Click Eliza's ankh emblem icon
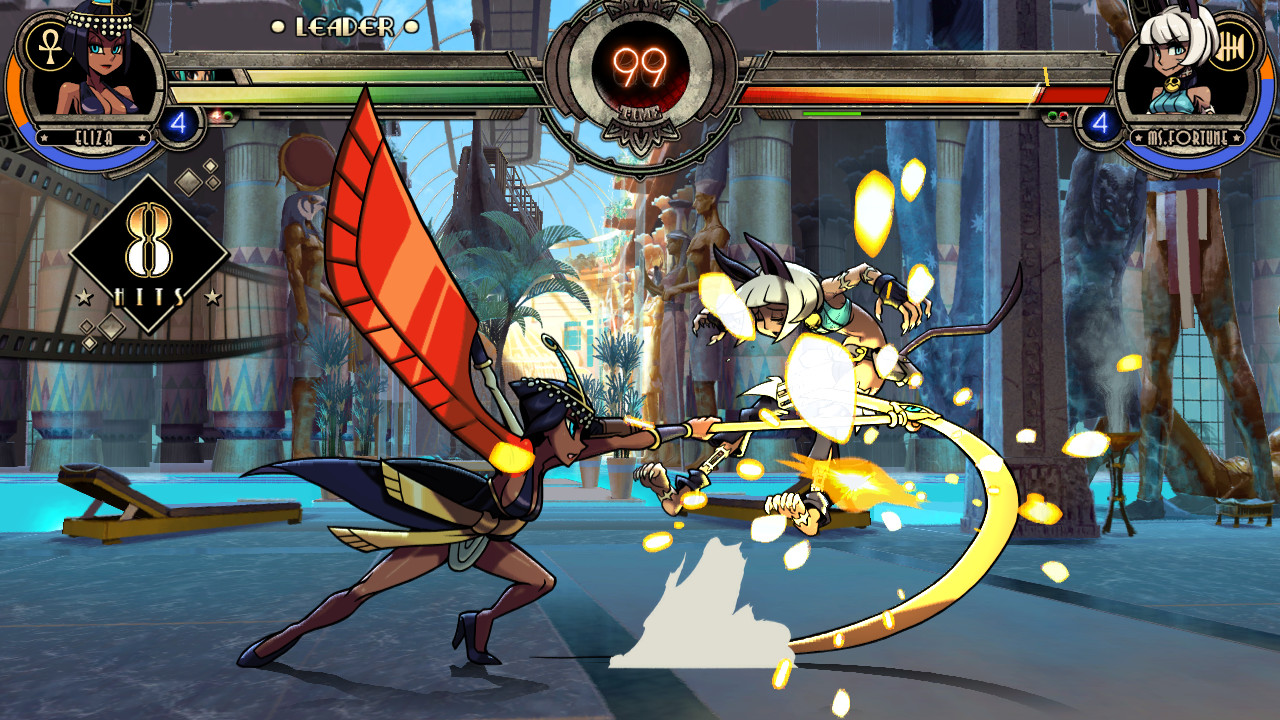Image resolution: width=1280 pixels, height=720 pixels. coord(48,48)
